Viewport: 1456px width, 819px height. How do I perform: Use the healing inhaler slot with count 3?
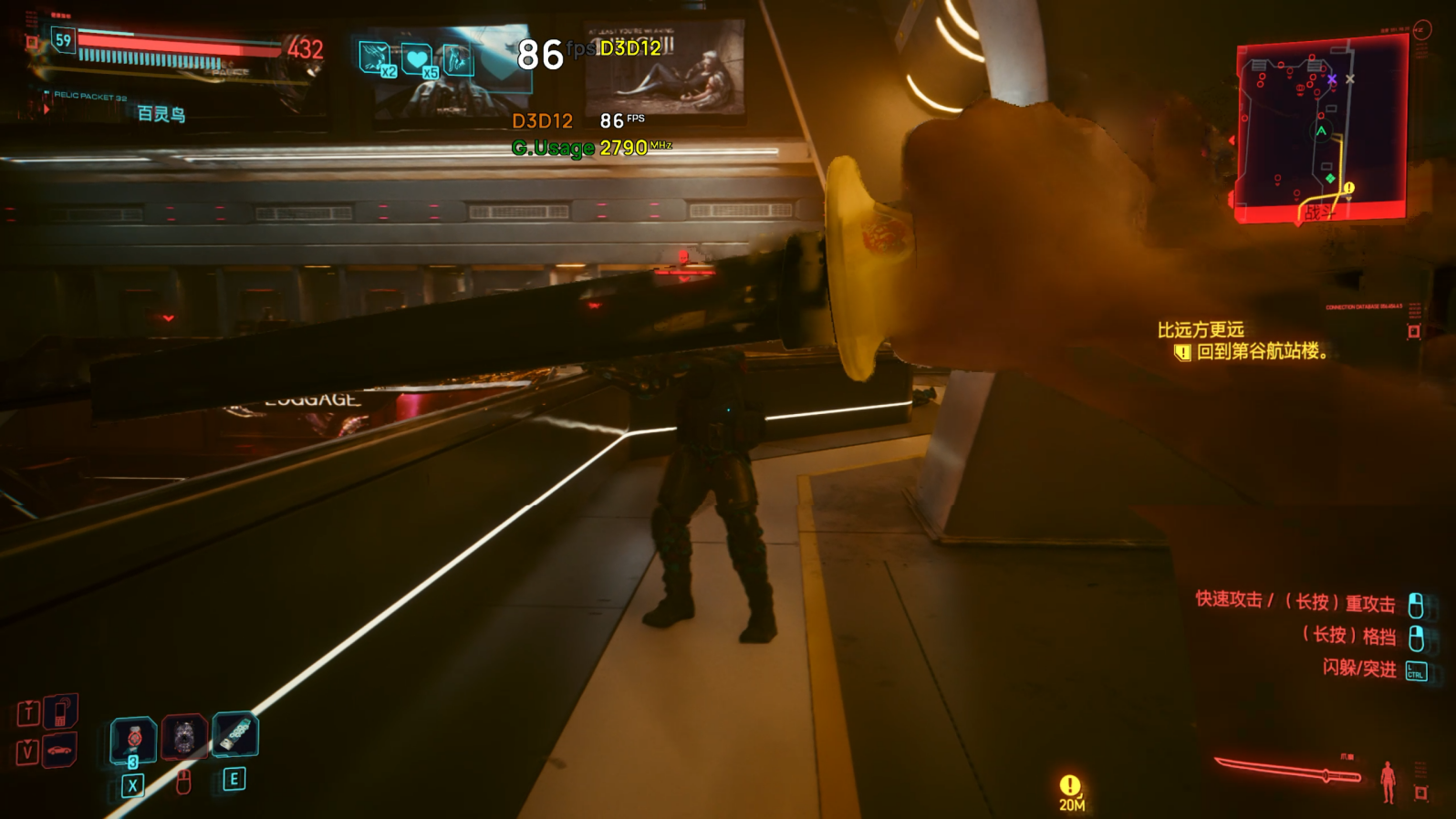pos(133,740)
